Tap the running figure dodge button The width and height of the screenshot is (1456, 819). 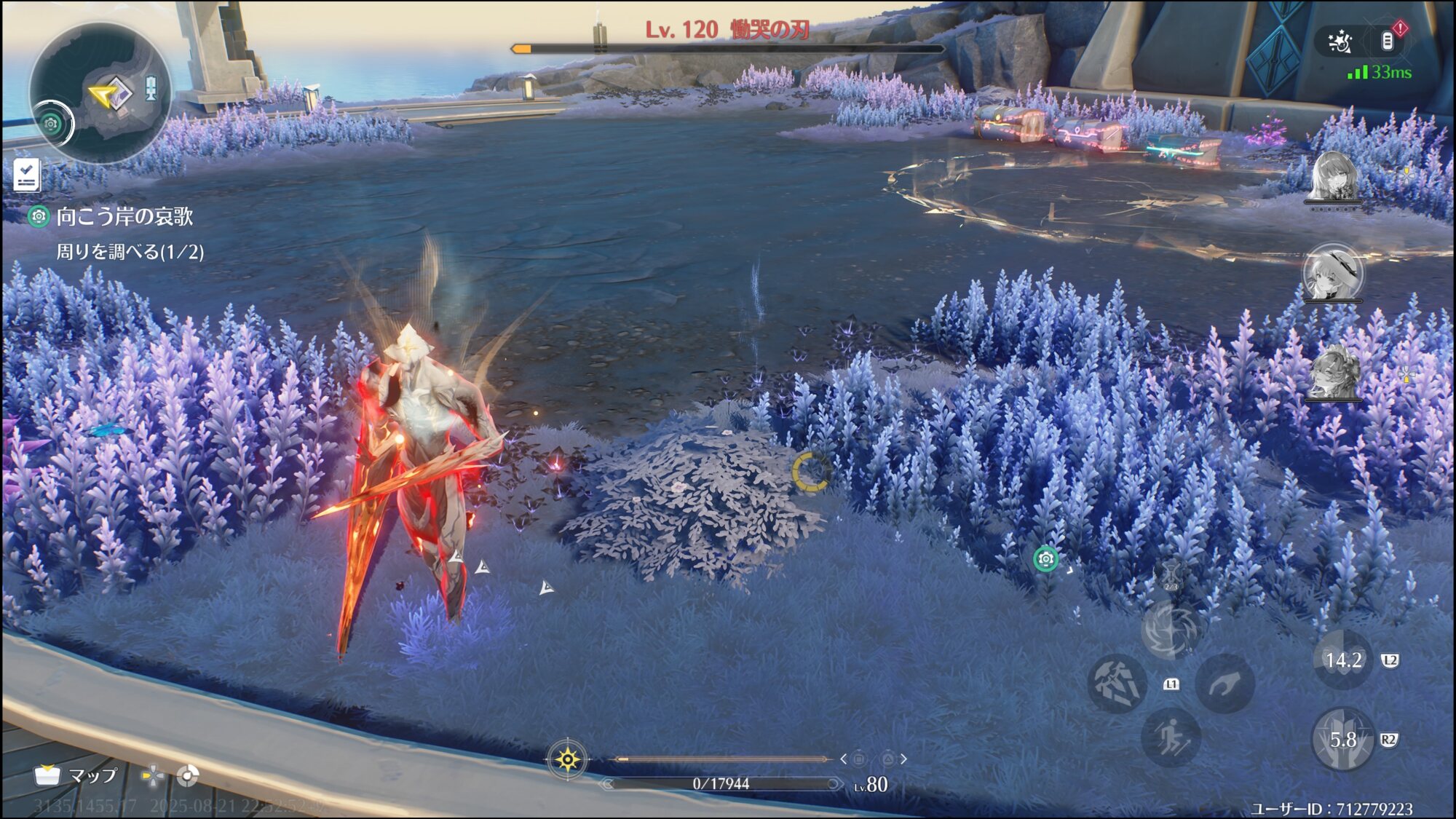[1171, 738]
